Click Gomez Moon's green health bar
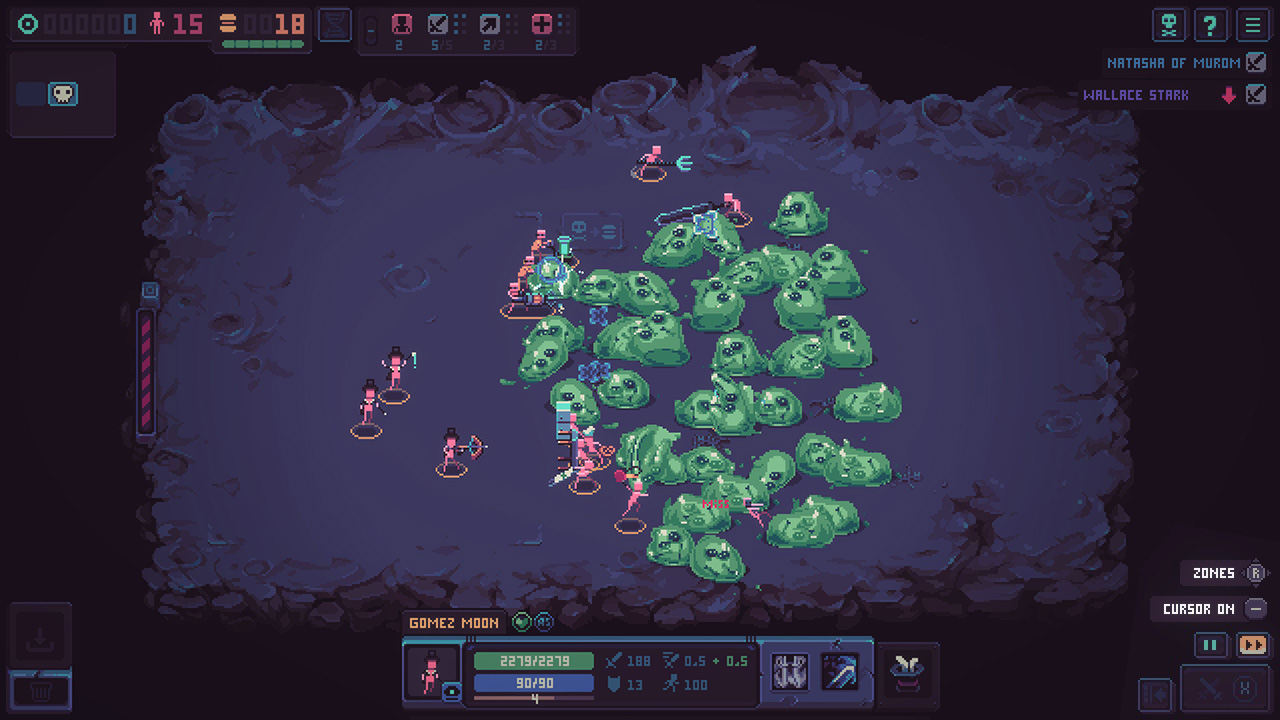This screenshot has width=1280, height=720. coord(533,661)
